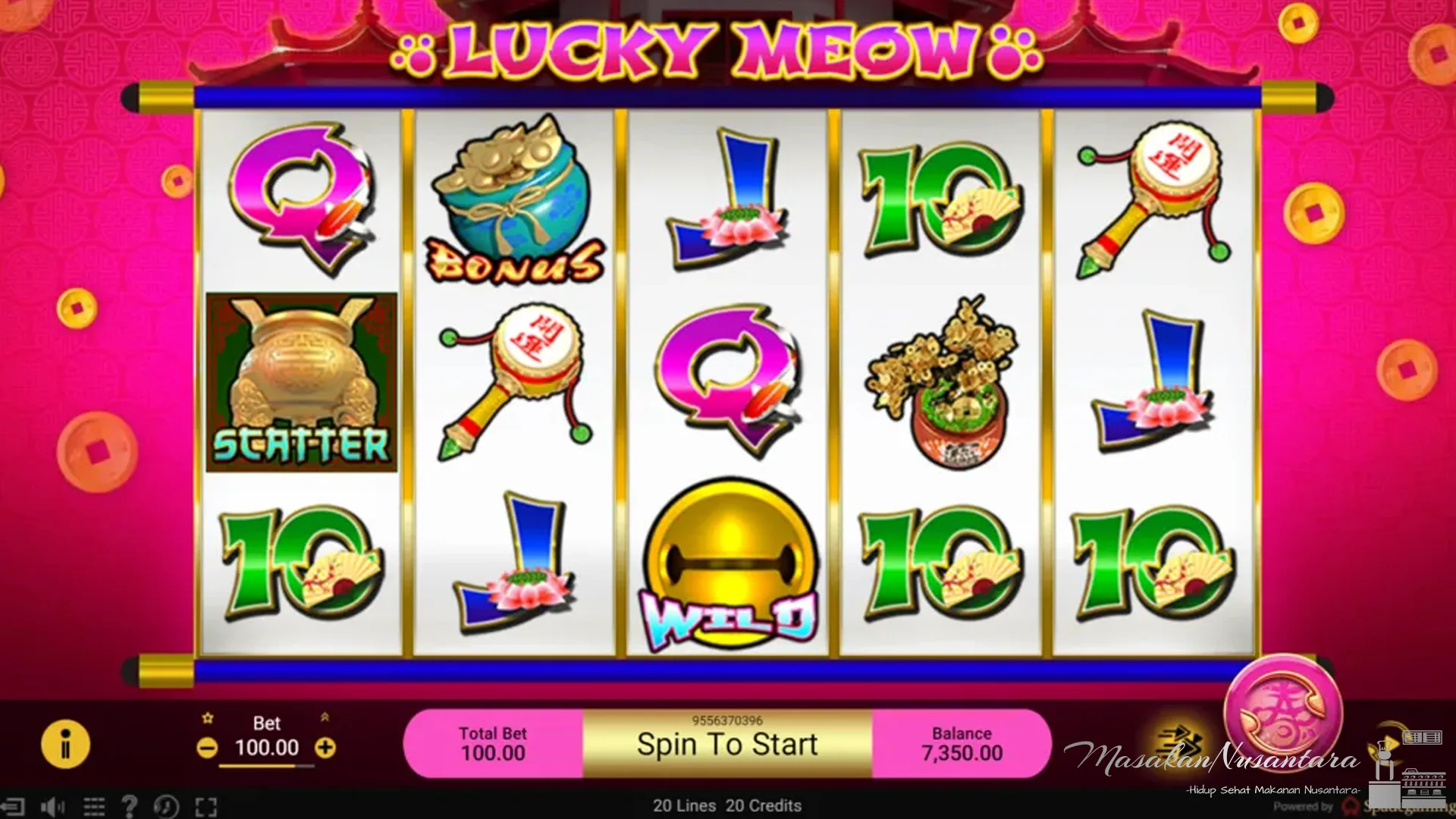
Task: Click the SCATTER pot symbol on reel one
Action: point(300,383)
